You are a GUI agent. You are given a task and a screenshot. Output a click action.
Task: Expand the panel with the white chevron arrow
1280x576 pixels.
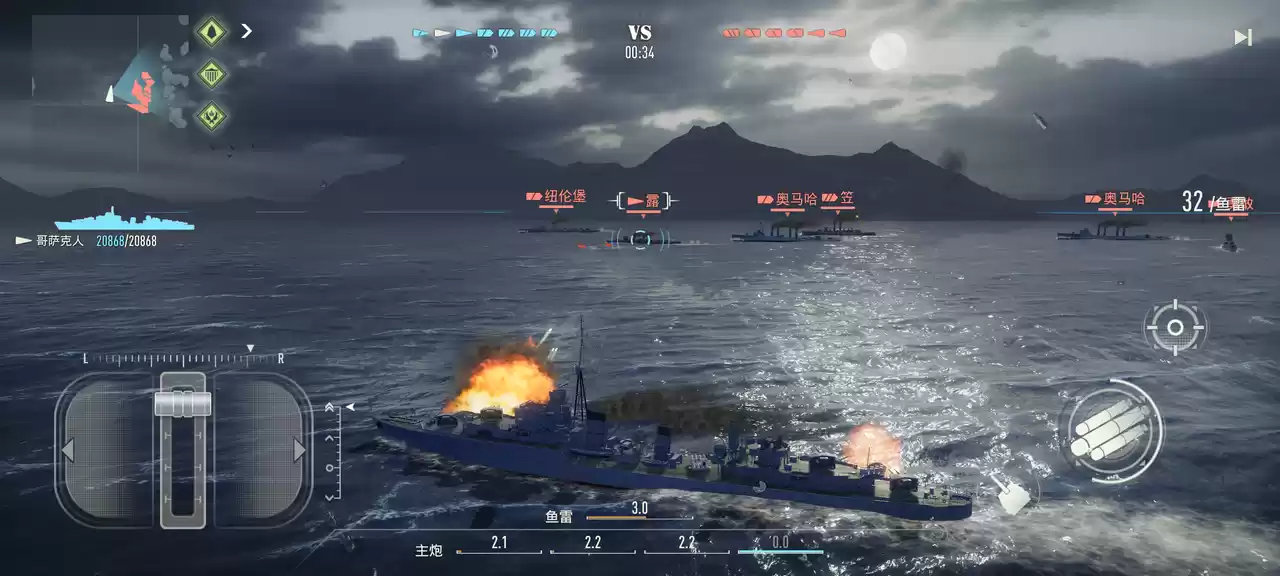click(246, 31)
